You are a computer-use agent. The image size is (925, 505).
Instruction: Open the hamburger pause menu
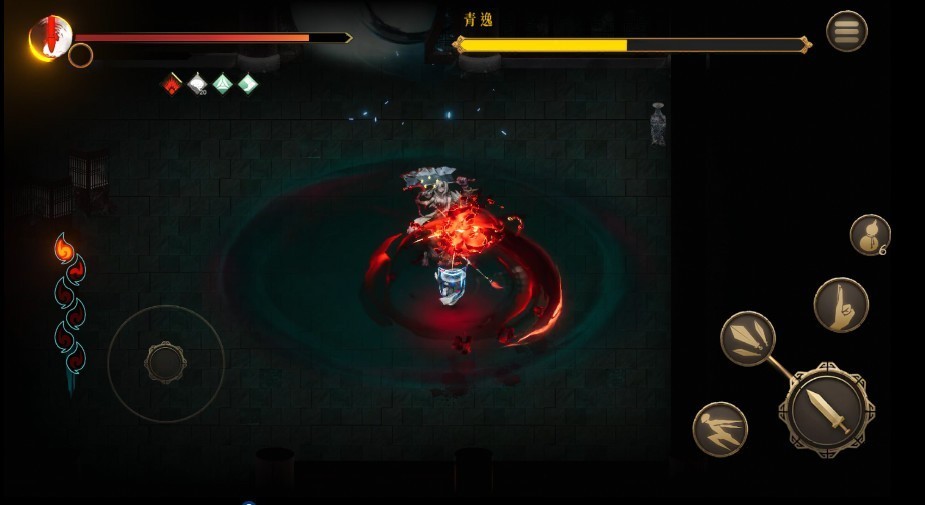tap(846, 31)
